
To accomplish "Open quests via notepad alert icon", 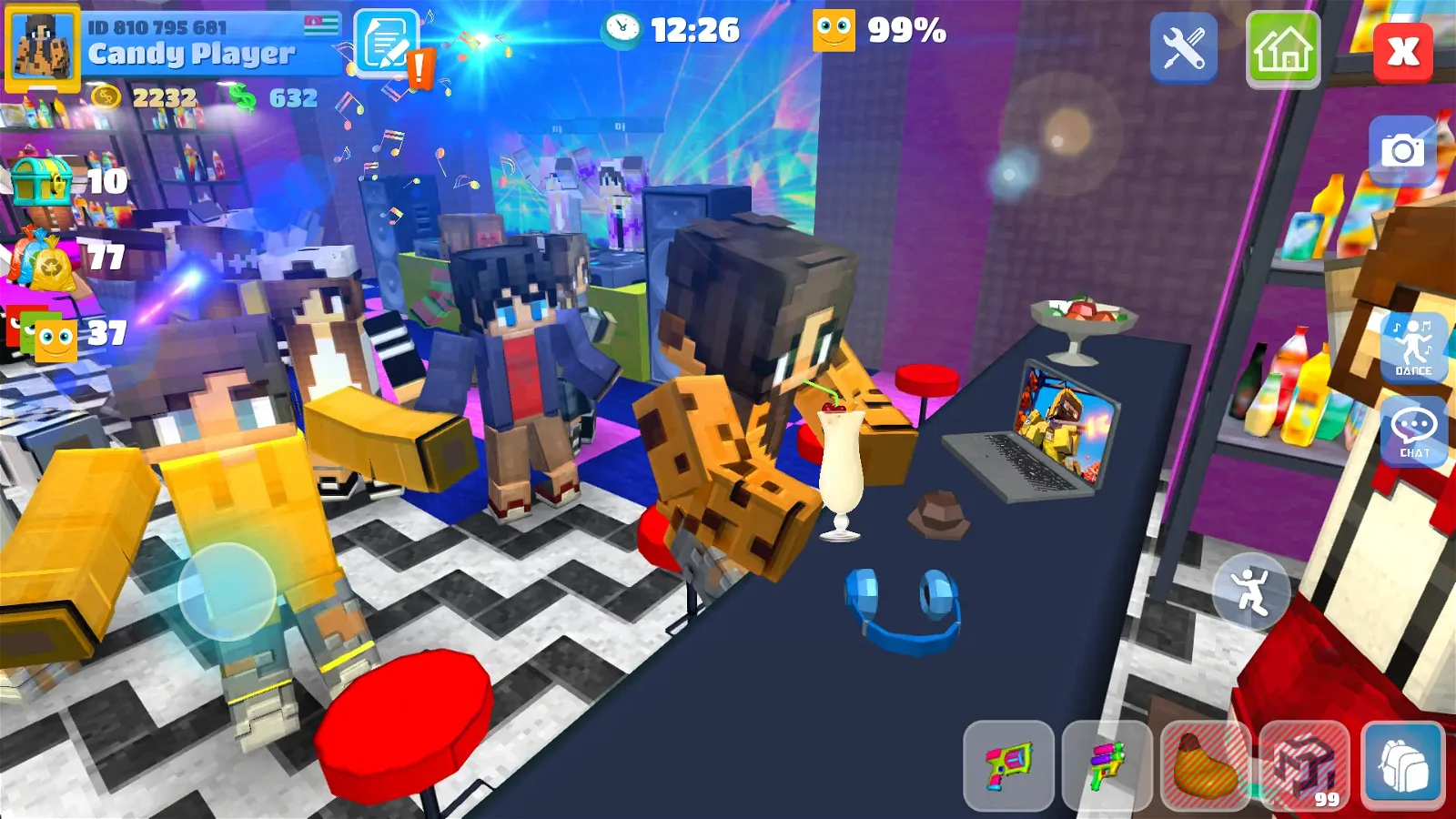I will pos(387,44).
